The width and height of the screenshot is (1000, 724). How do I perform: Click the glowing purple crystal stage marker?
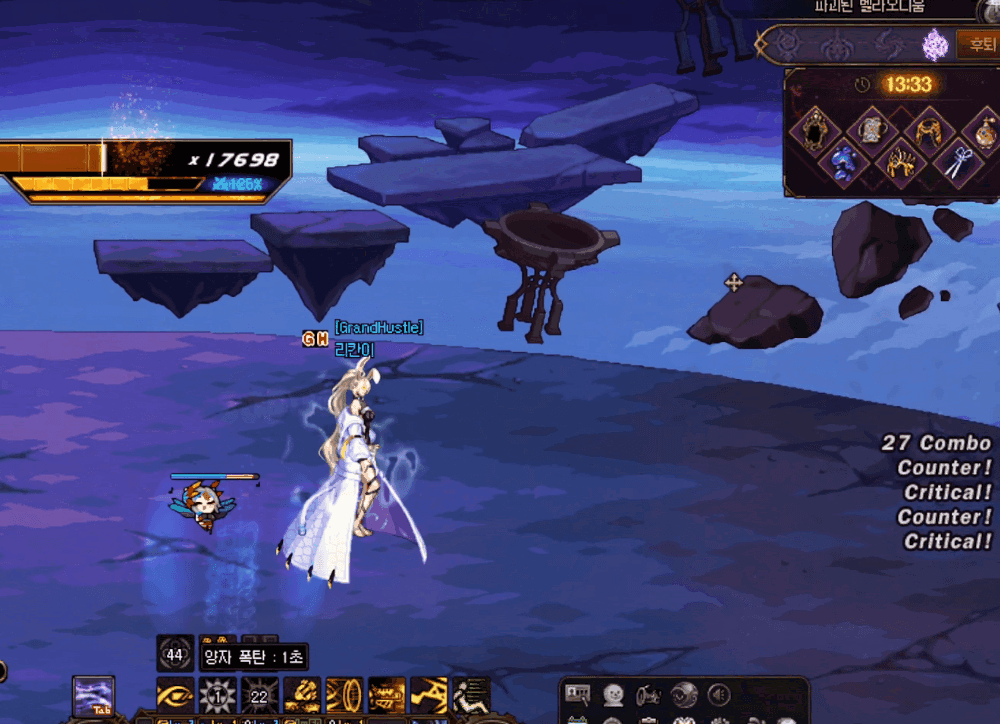[935, 44]
